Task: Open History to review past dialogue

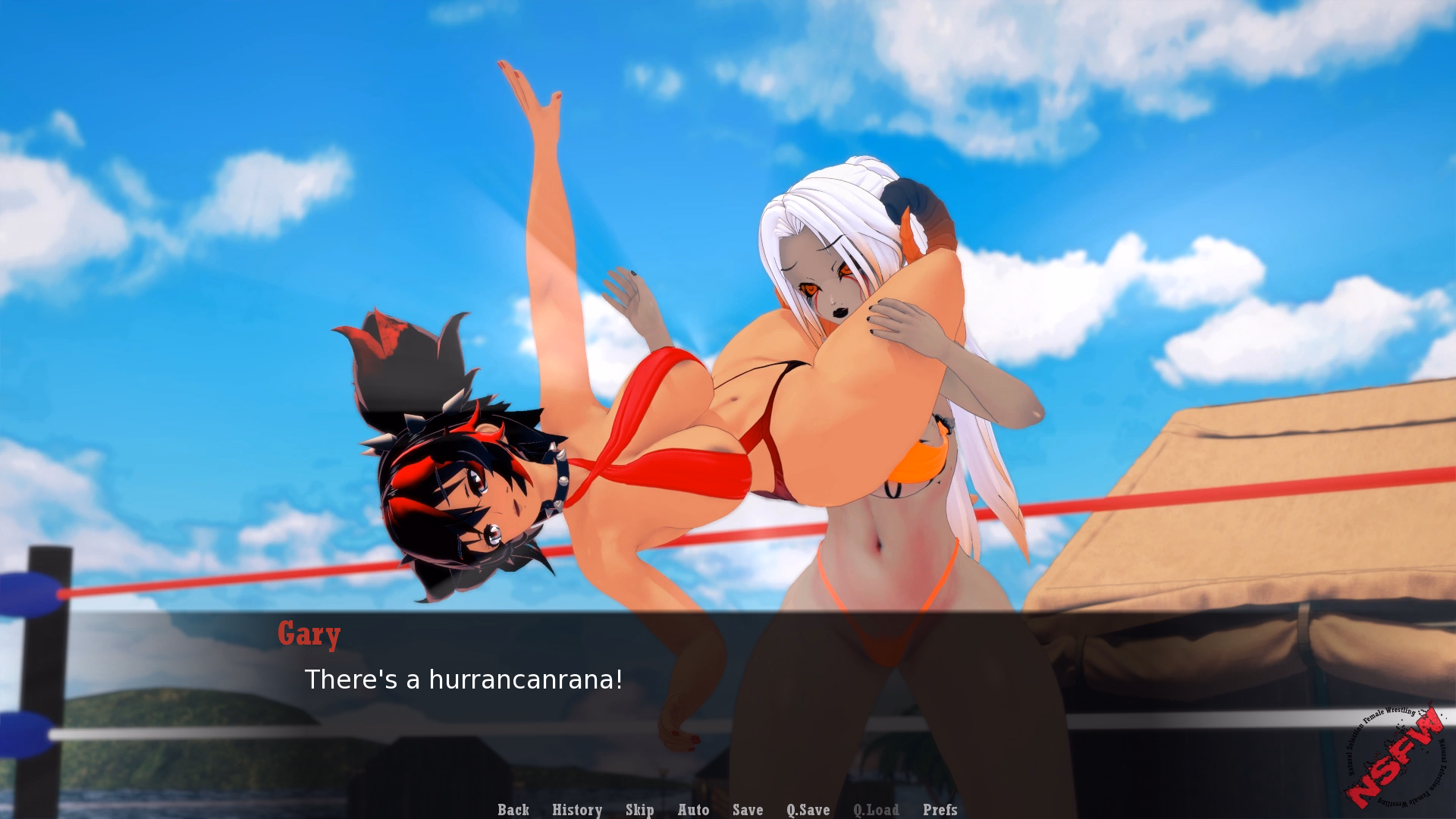Action: click(577, 810)
